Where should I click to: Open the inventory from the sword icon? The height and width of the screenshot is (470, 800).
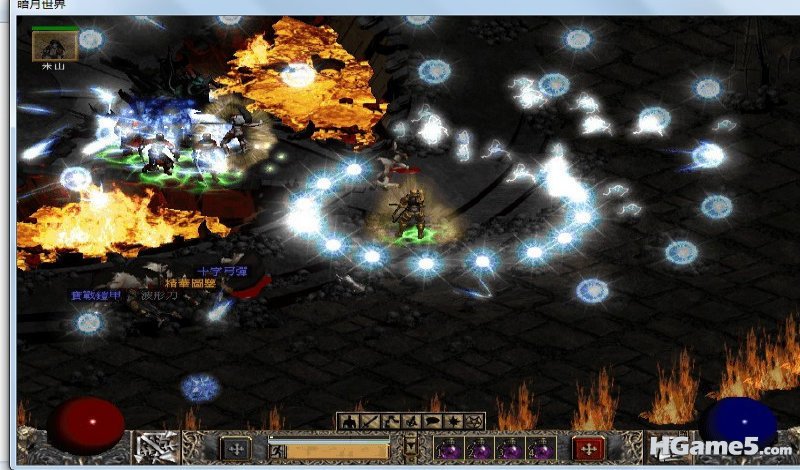coord(367,421)
